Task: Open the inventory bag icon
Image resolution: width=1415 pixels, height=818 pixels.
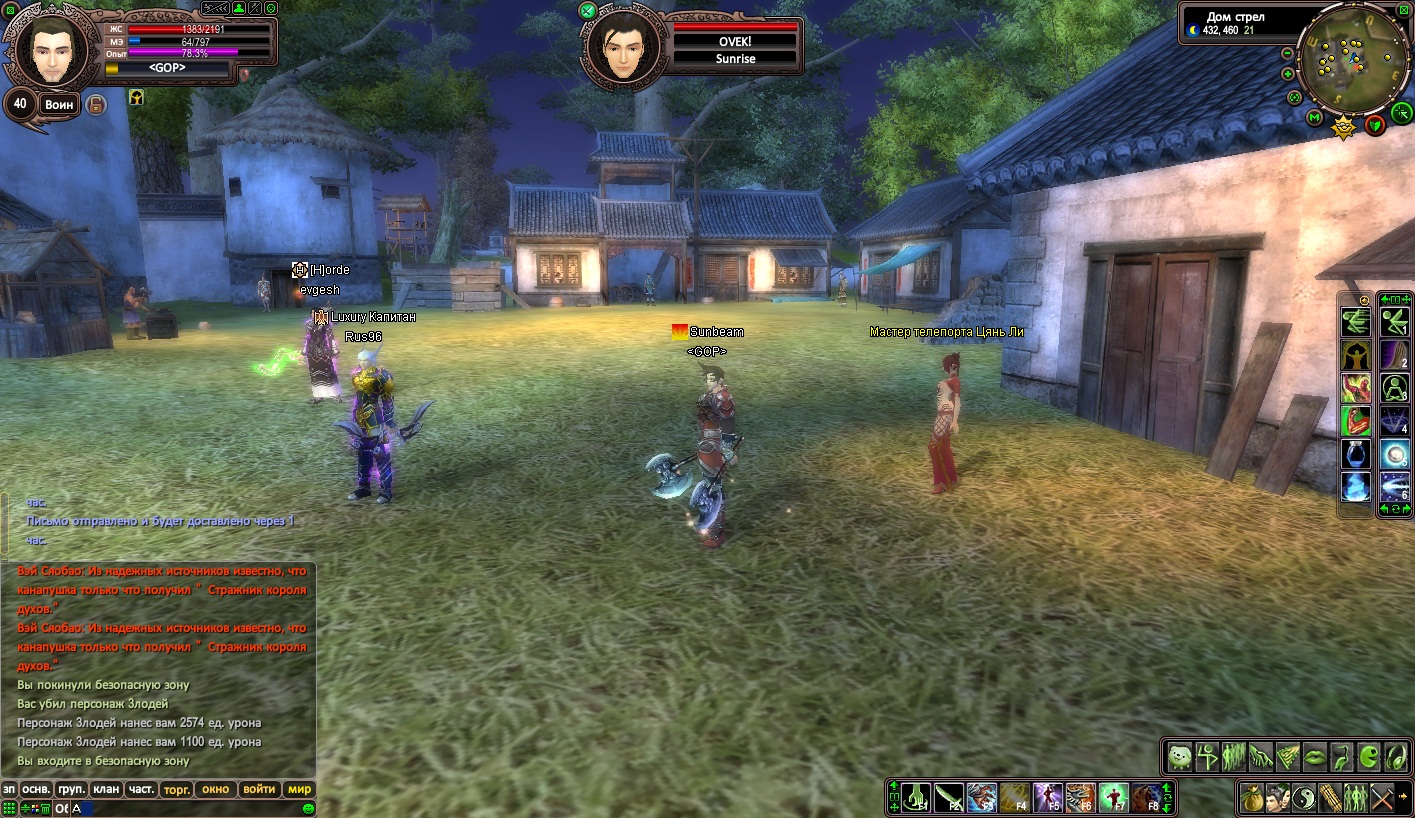Action: click(x=1251, y=798)
